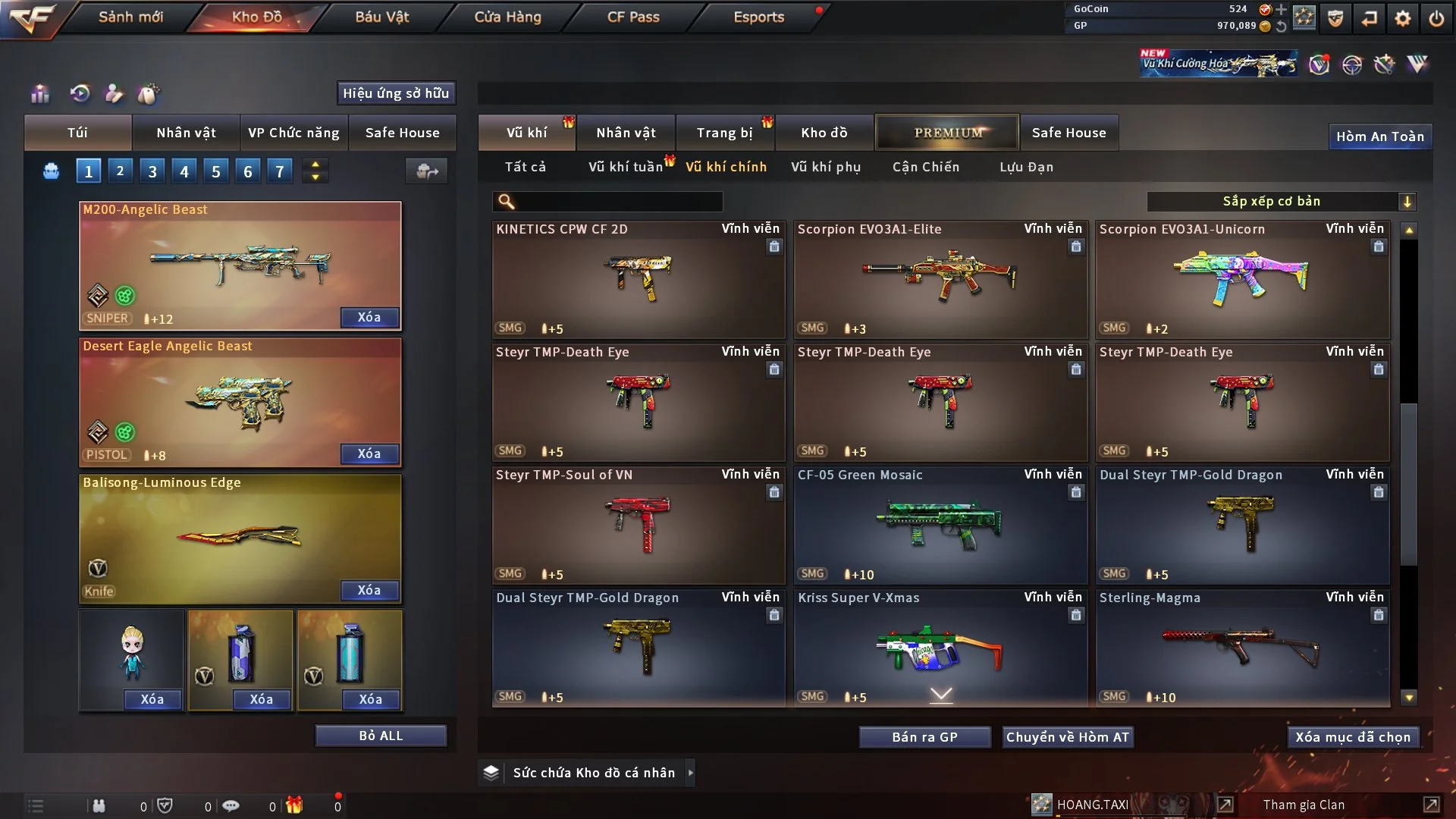The width and height of the screenshot is (1456, 819).
Task: Click the Bỏ ALL button
Action: (381, 736)
